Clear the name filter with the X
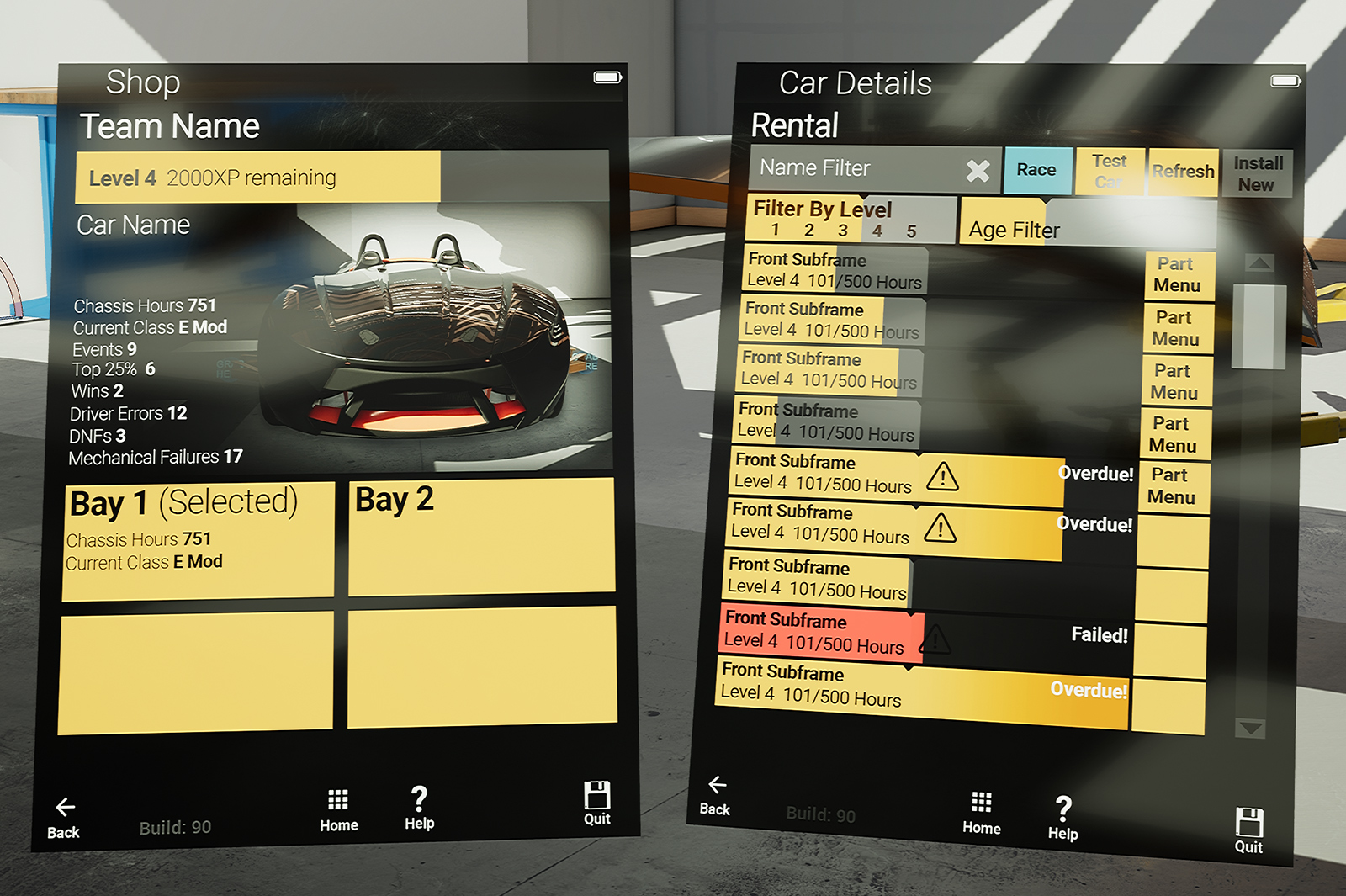Image resolution: width=1346 pixels, height=896 pixels. (x=978, y=171)
